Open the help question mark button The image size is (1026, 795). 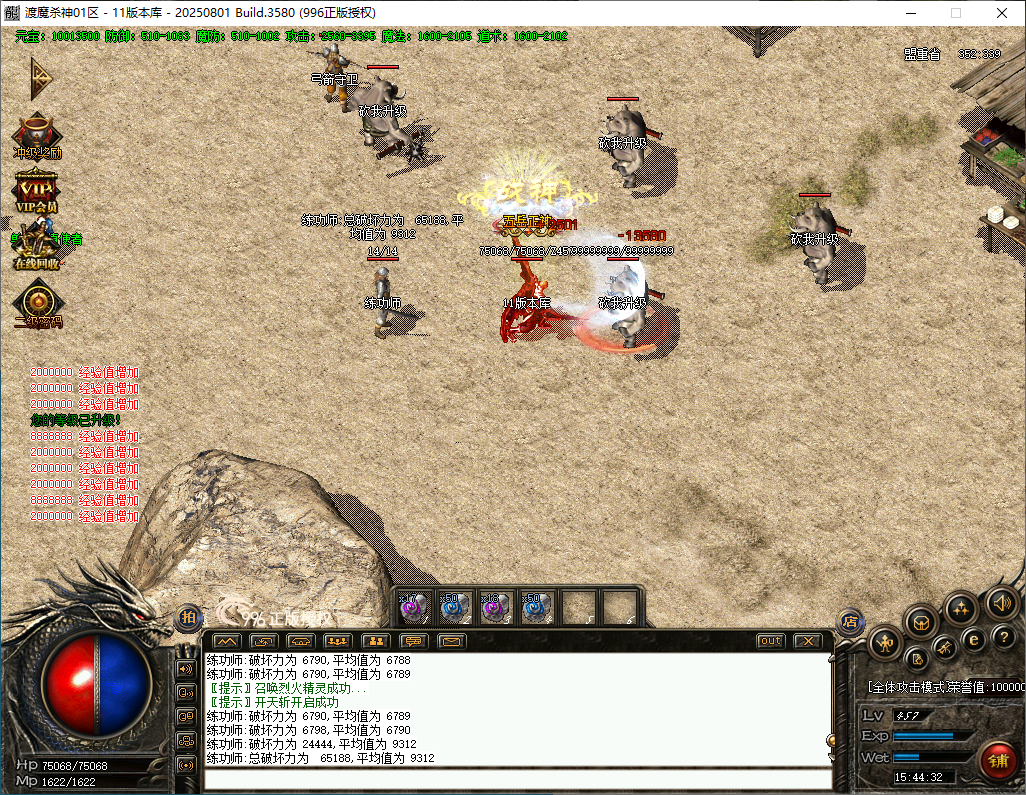tap(1003, 637)
